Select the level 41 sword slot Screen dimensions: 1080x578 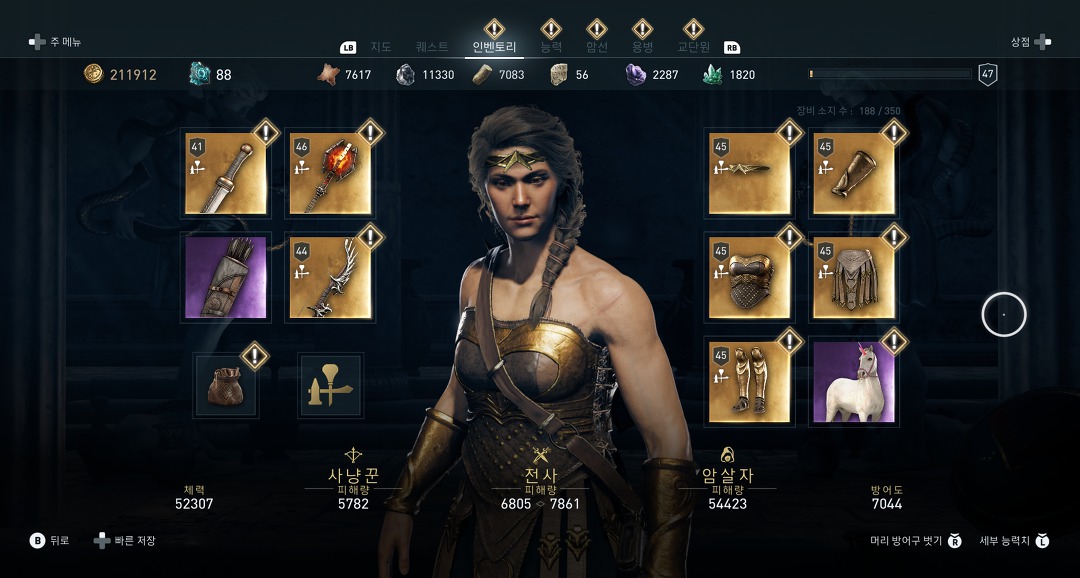pos(226,173)
